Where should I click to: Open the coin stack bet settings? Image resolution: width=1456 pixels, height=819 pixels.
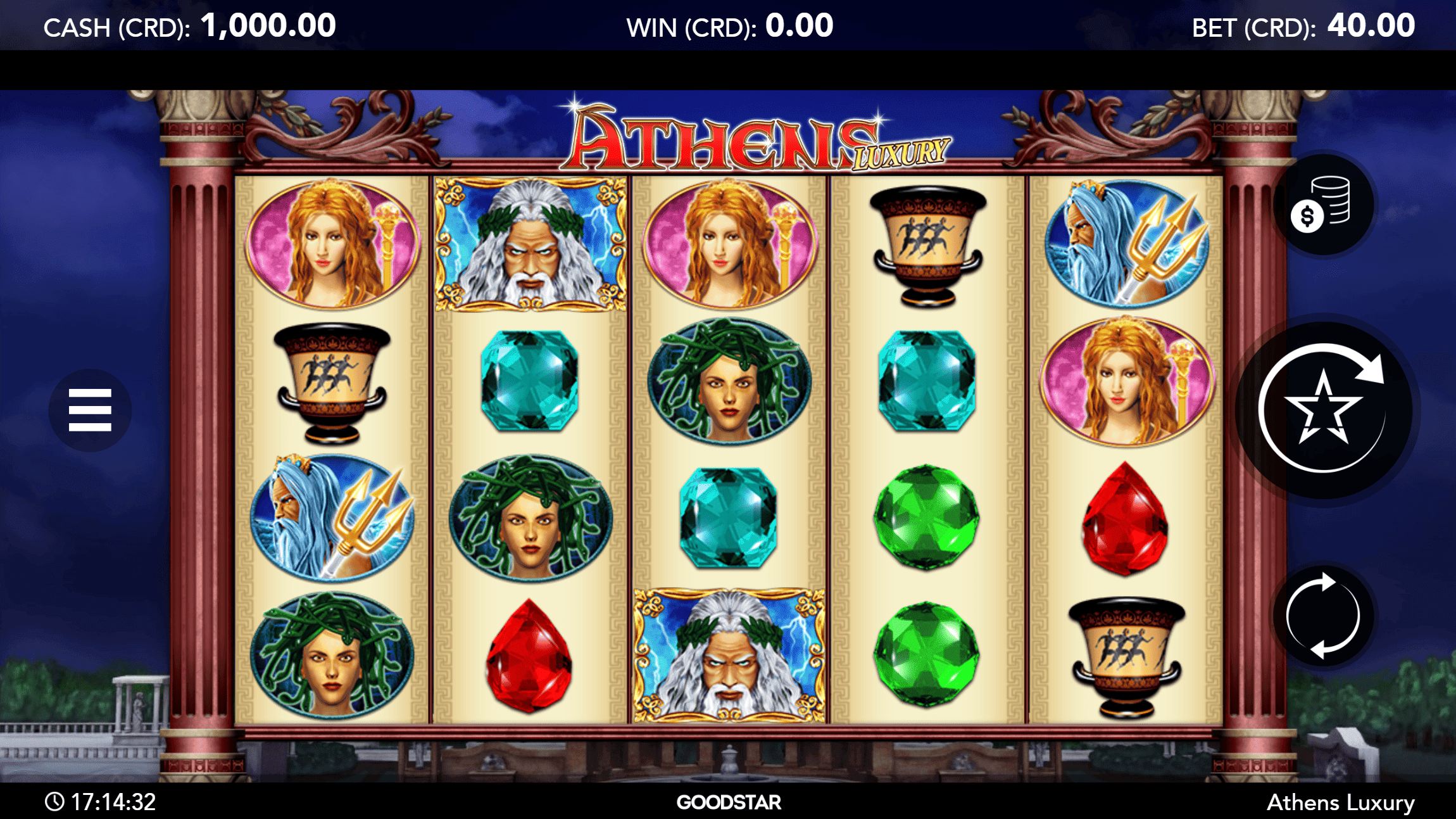1323,205
